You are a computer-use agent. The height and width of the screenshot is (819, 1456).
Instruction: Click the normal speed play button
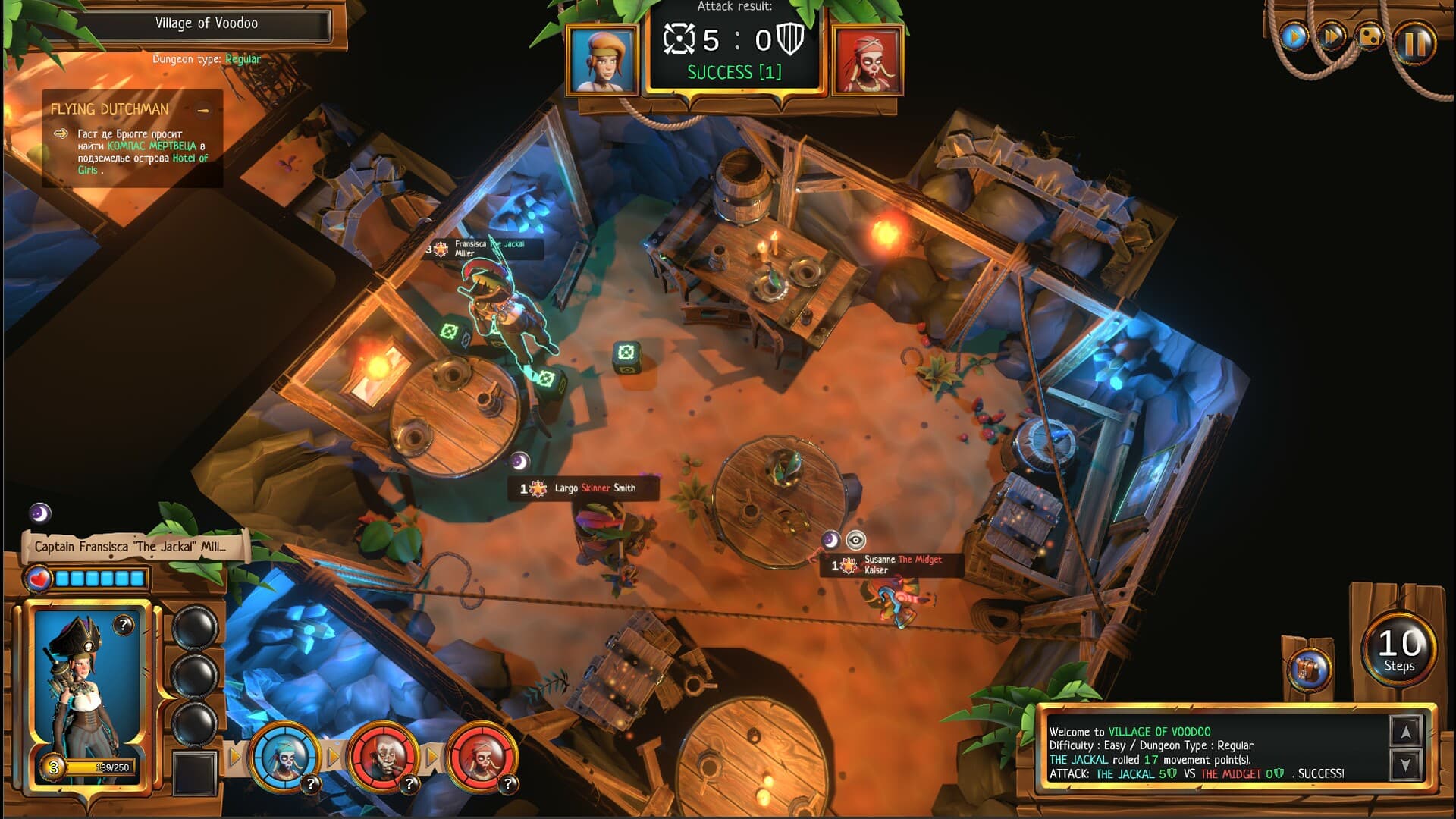1294,36
